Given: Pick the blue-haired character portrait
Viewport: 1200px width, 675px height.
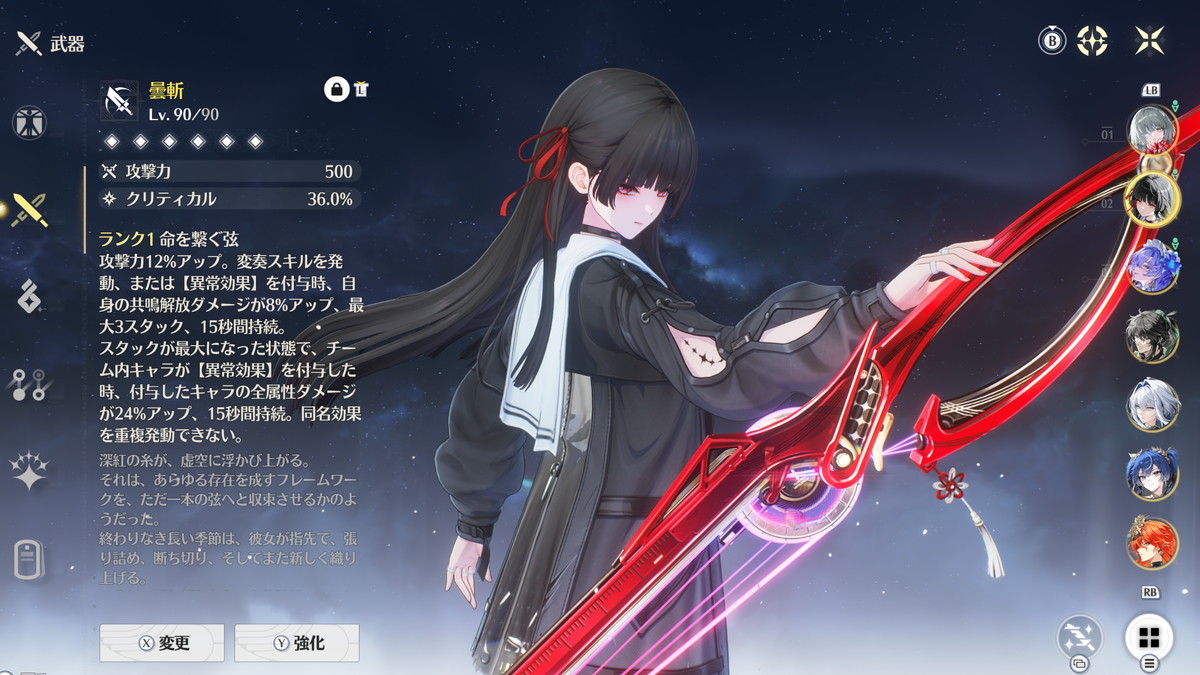Looking at the screenshot, I should pos(1152,473).
